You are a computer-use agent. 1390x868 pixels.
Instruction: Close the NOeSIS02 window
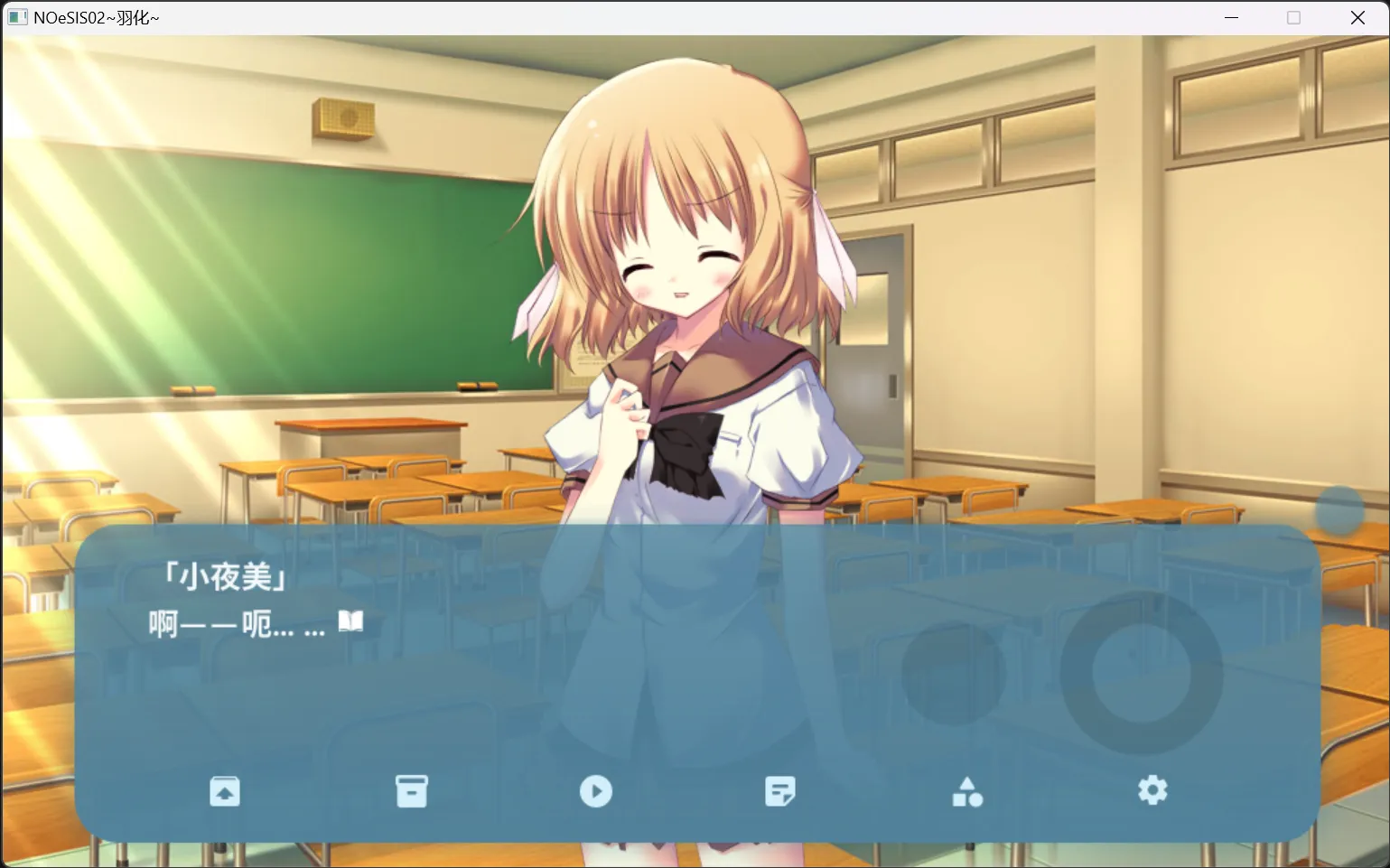point(1357,16)
